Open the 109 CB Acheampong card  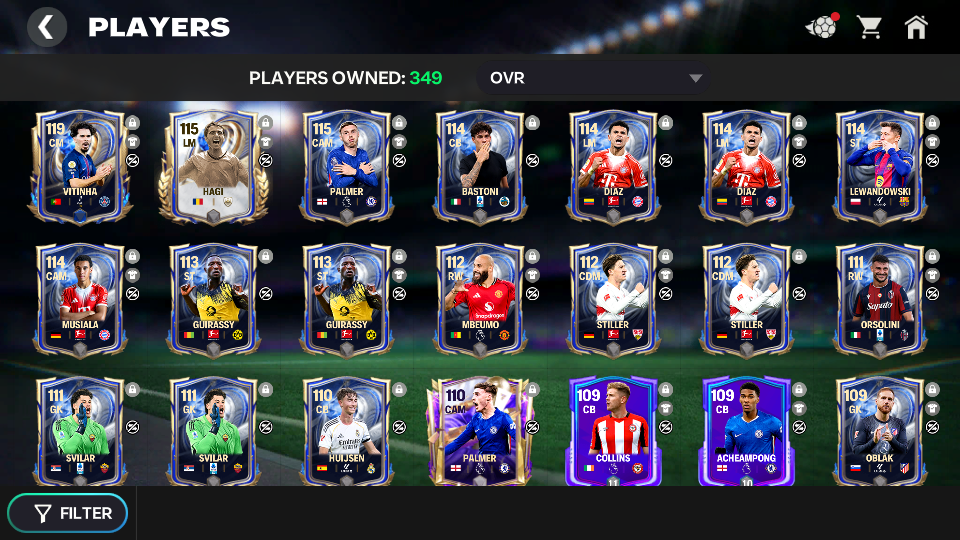(x=747, y=432)
